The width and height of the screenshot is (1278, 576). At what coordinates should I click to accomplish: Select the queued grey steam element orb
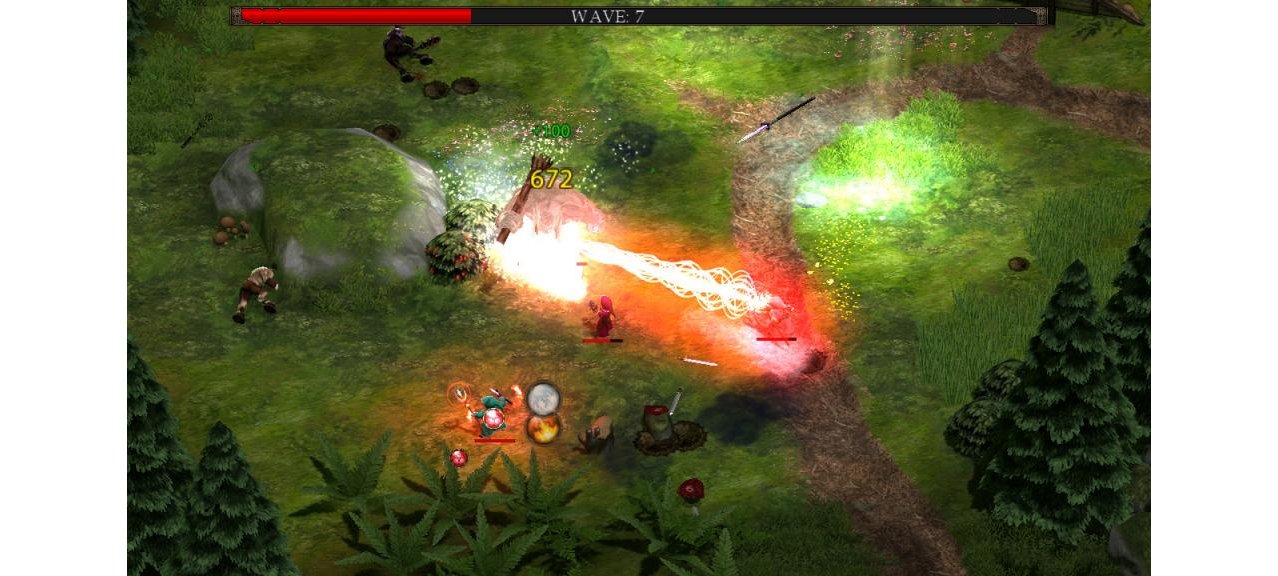click(543, 398)
